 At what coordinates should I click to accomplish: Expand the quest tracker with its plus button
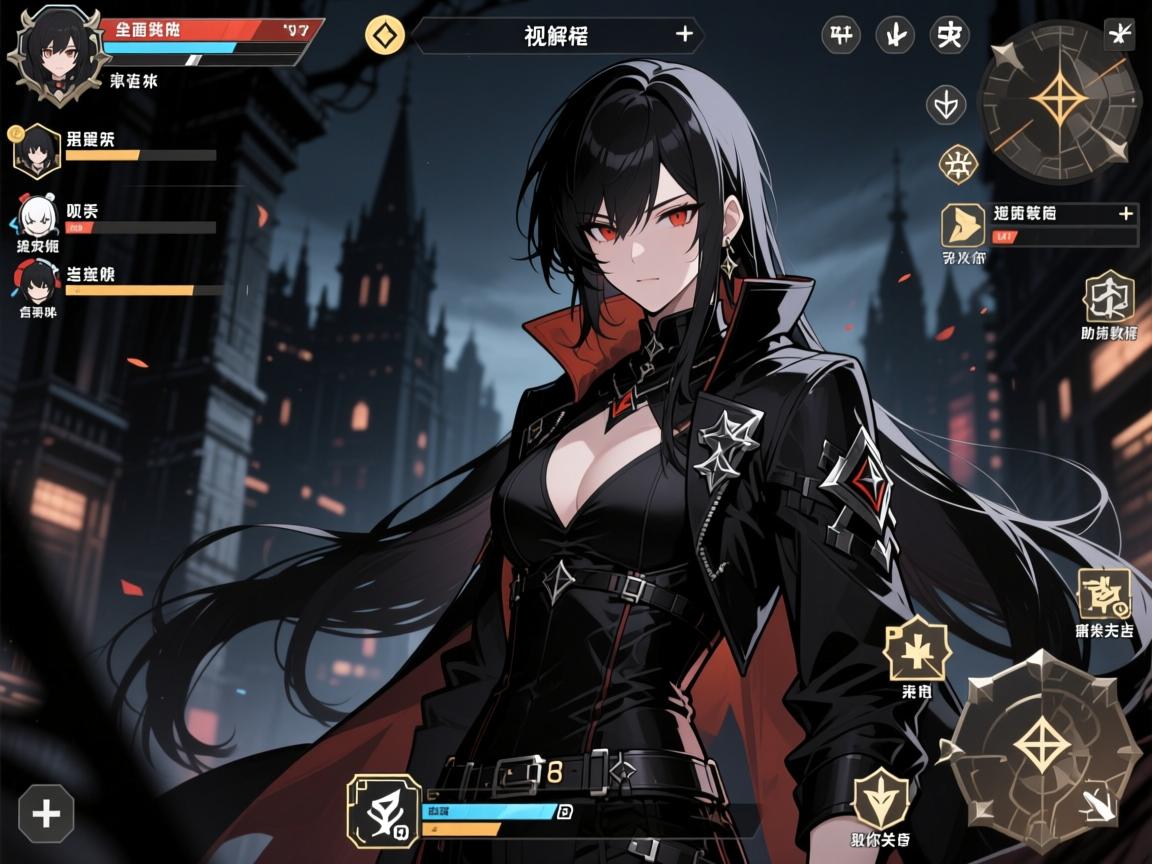coord(1125,213)
